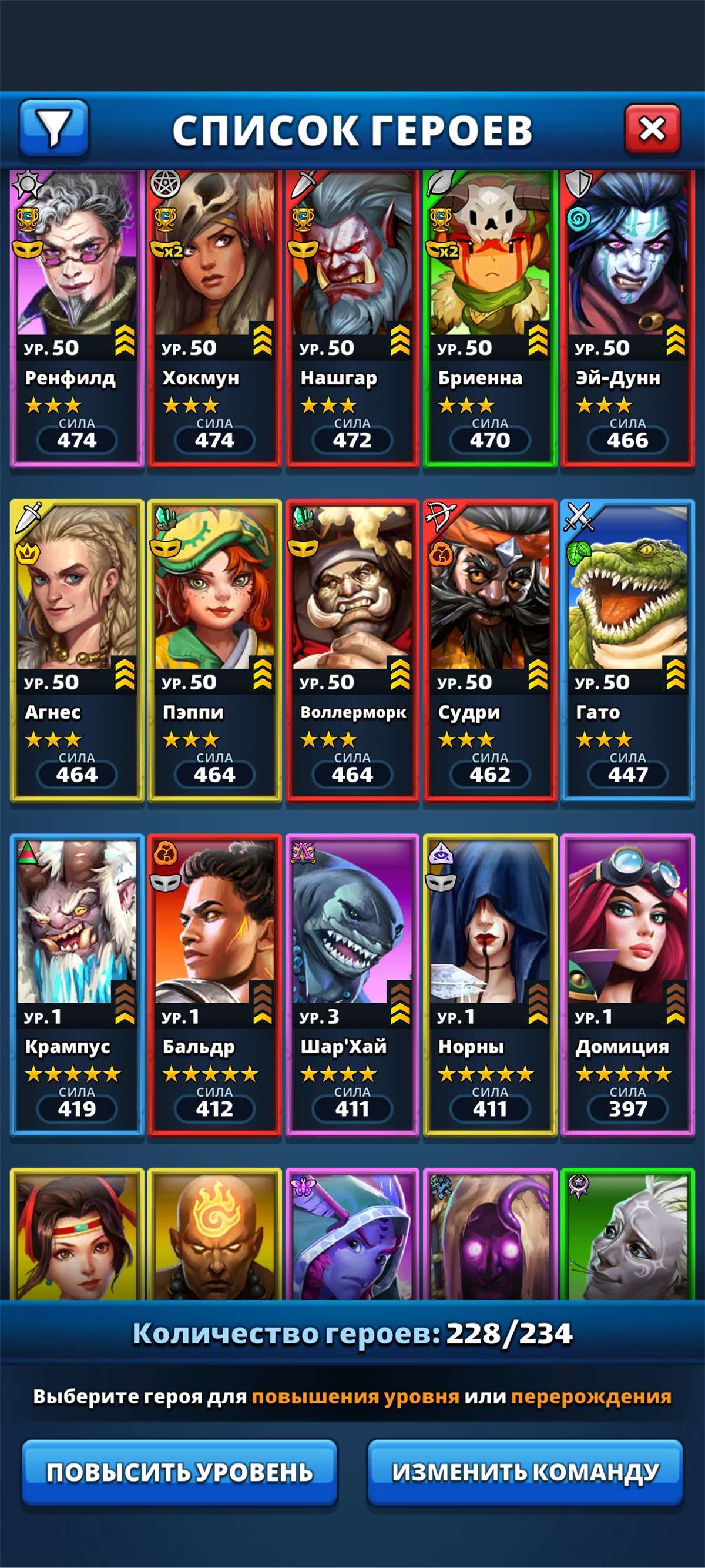Select the bald monk with flame forehead

click(x=214, y=1234)
